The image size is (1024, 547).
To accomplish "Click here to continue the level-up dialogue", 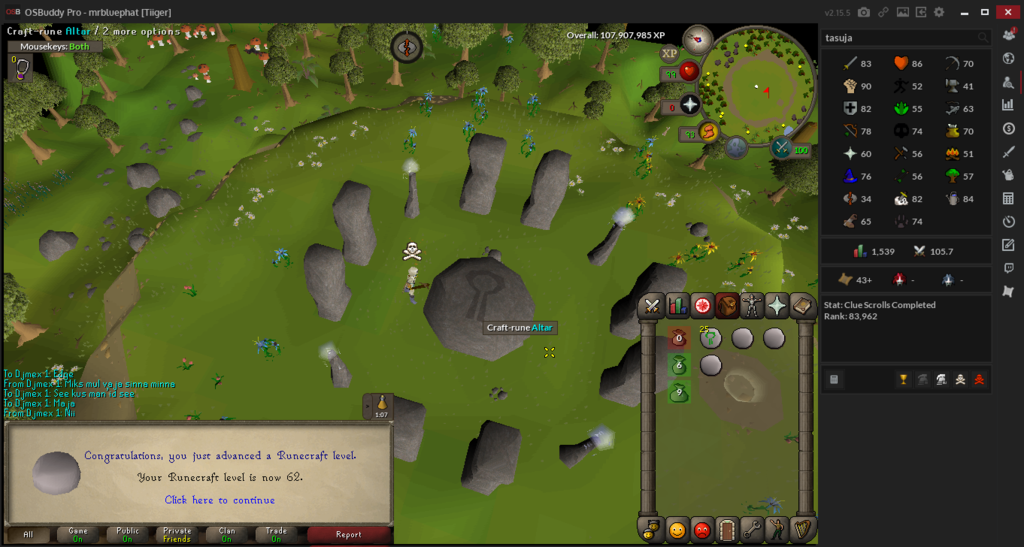I will pyautogui.click(x=219, y=500).
